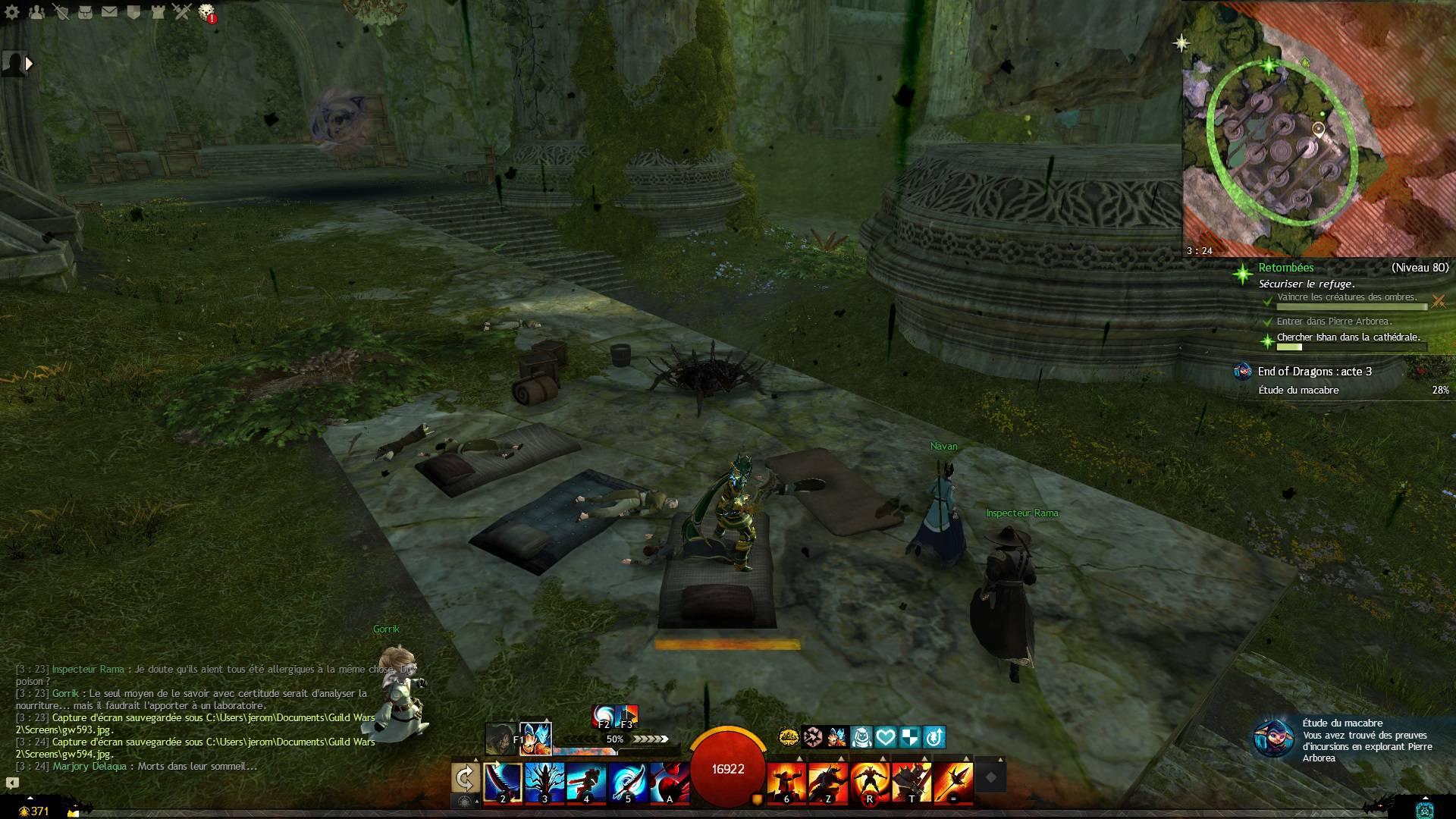Open the hero panel sword-and-shield icon
Viewport: 1456px width, 819px height.
tap(61, 12)
